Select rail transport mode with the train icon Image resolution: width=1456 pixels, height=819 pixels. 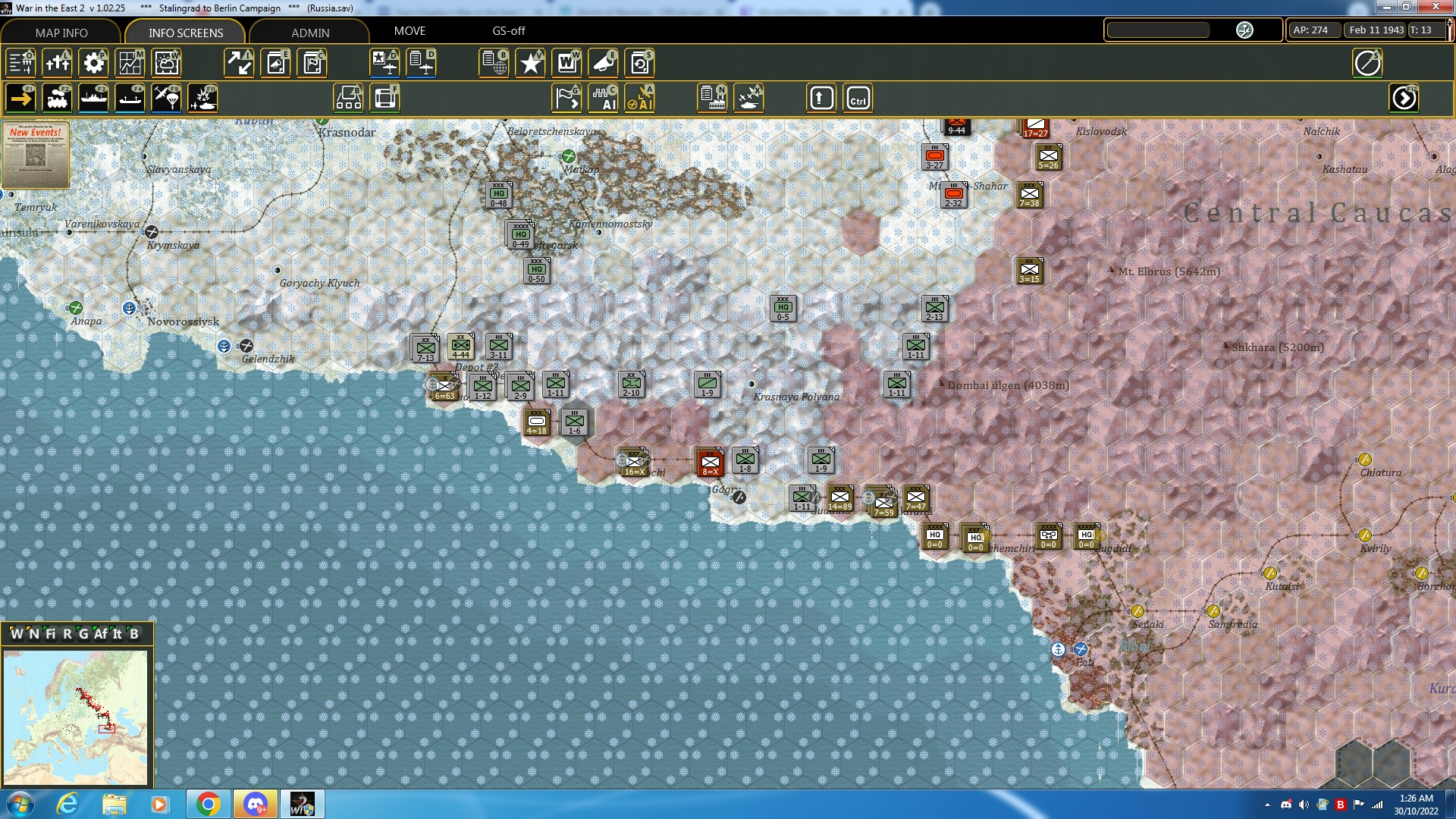point(58,98)
